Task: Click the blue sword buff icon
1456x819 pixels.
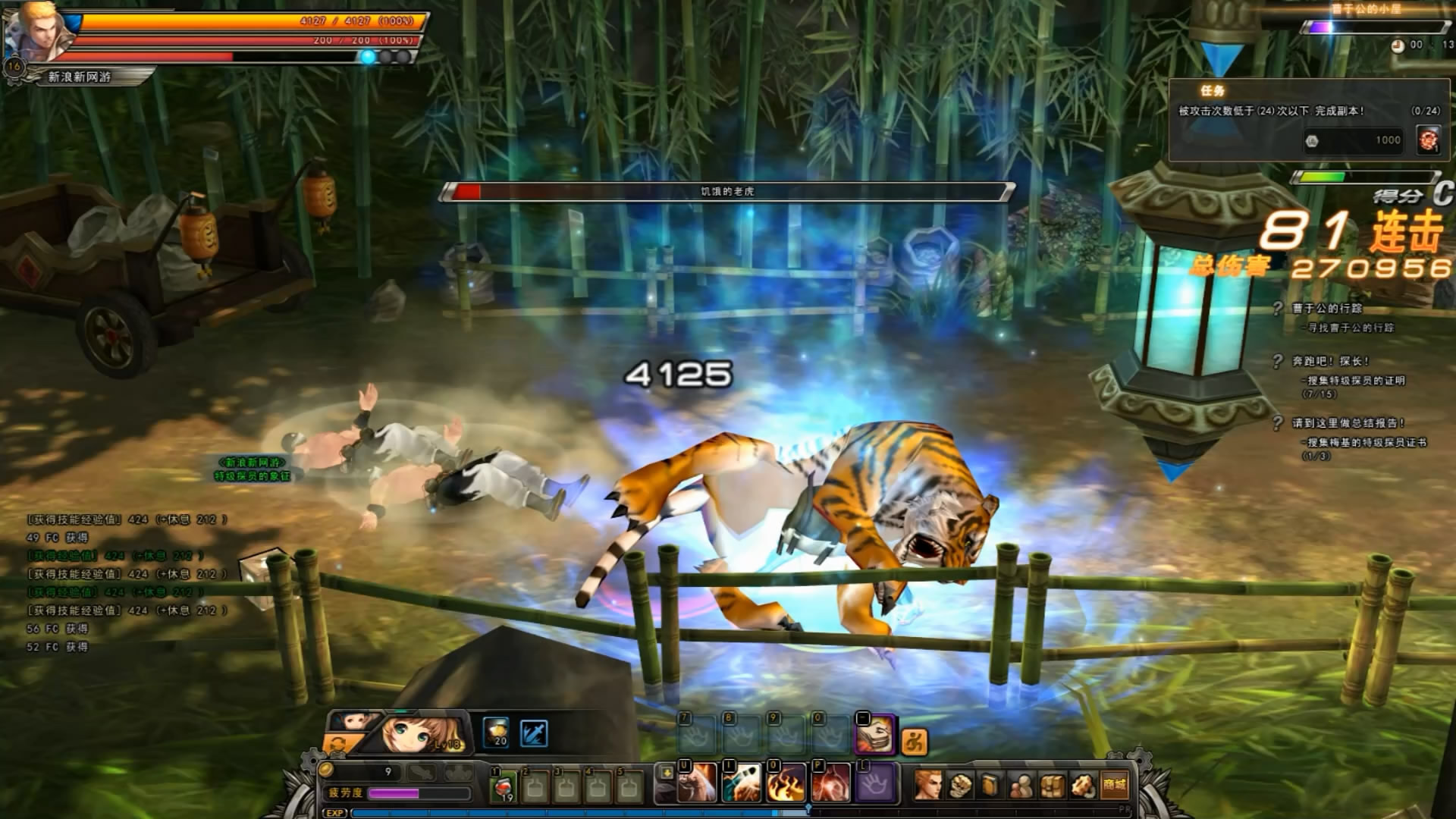Action: tap(534, 733)
